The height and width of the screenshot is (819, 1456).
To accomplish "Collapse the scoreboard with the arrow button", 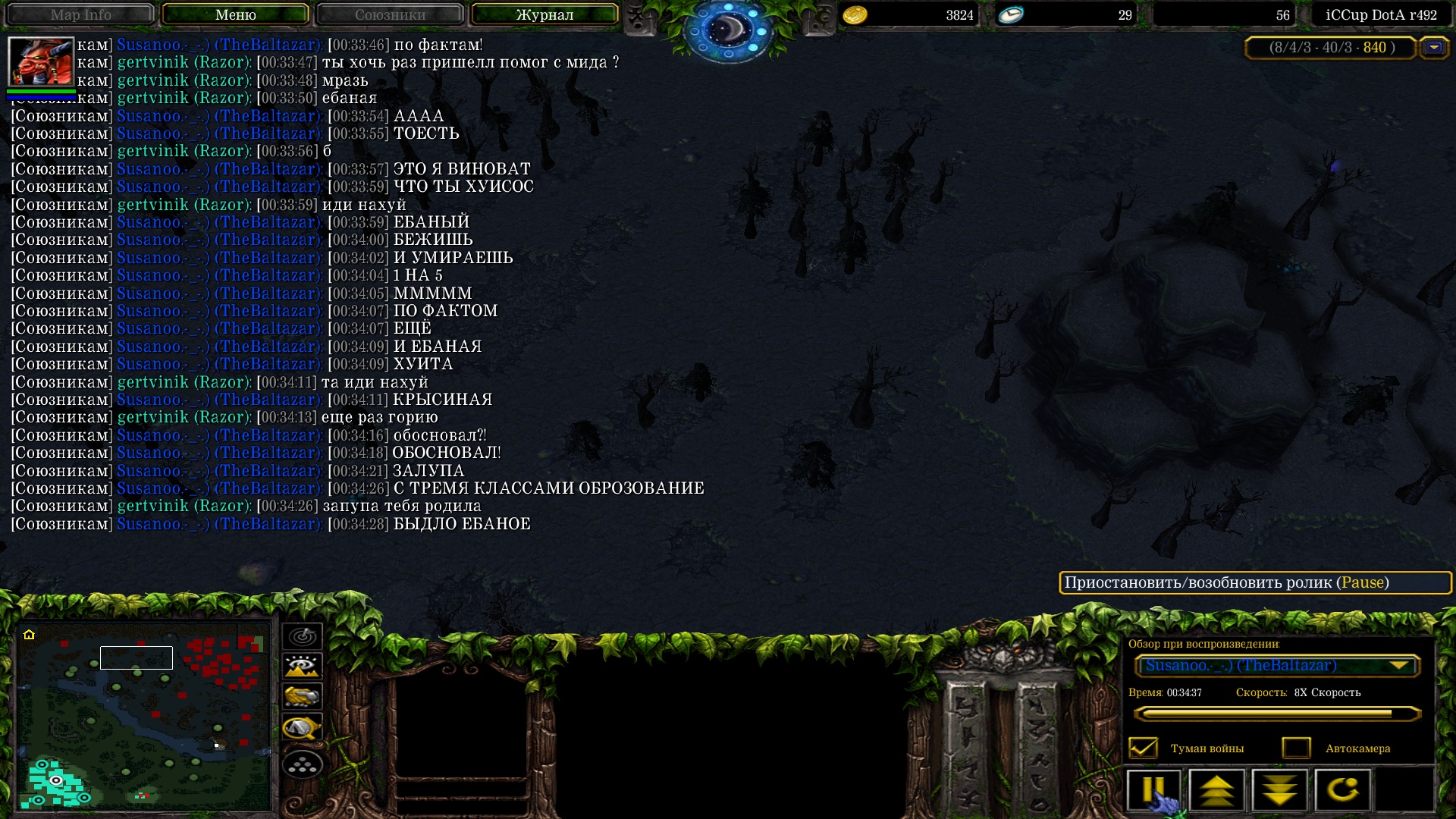I will (x=1433, y=48).
